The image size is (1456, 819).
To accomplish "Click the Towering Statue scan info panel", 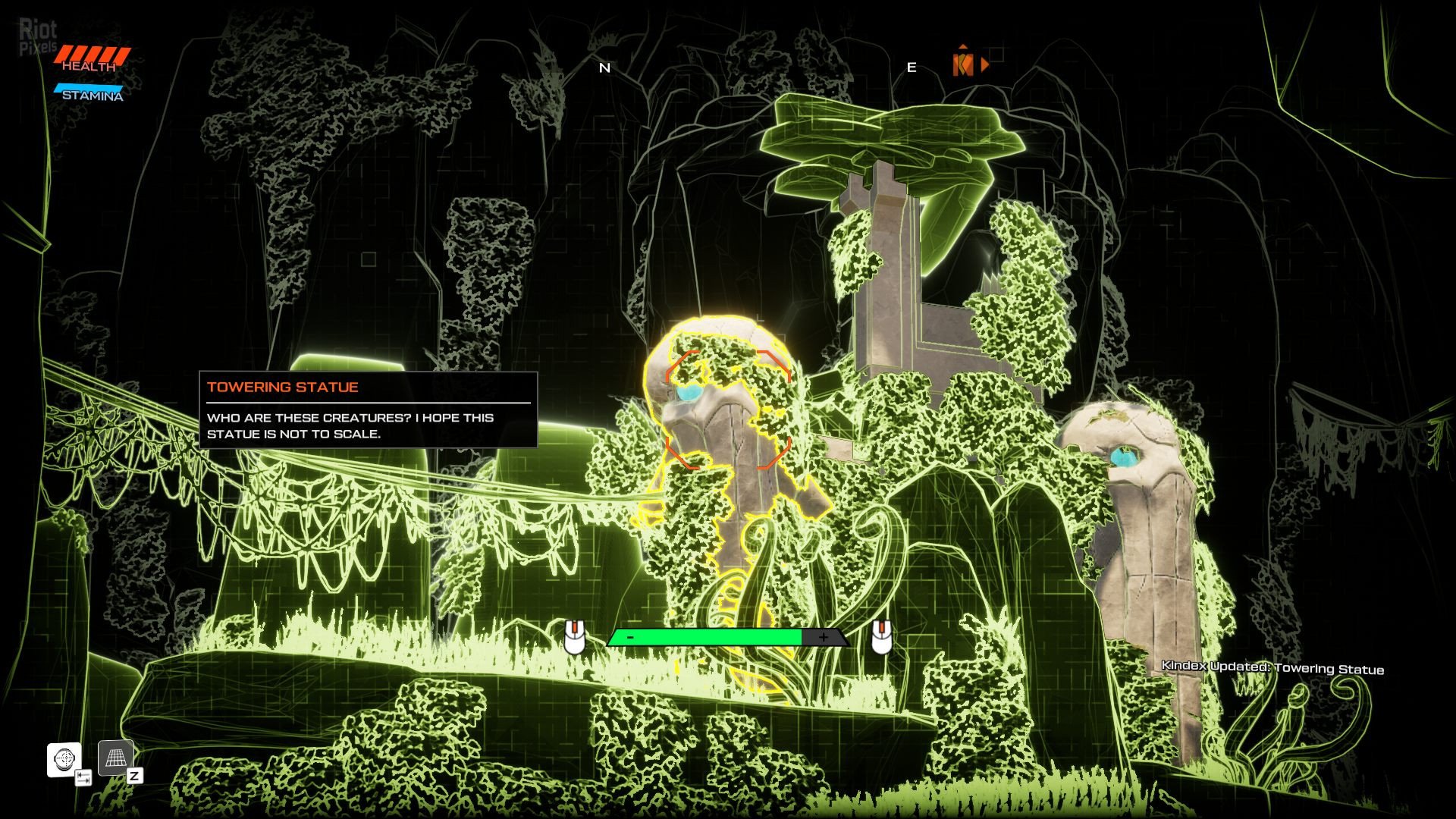I will click(368, 409).
